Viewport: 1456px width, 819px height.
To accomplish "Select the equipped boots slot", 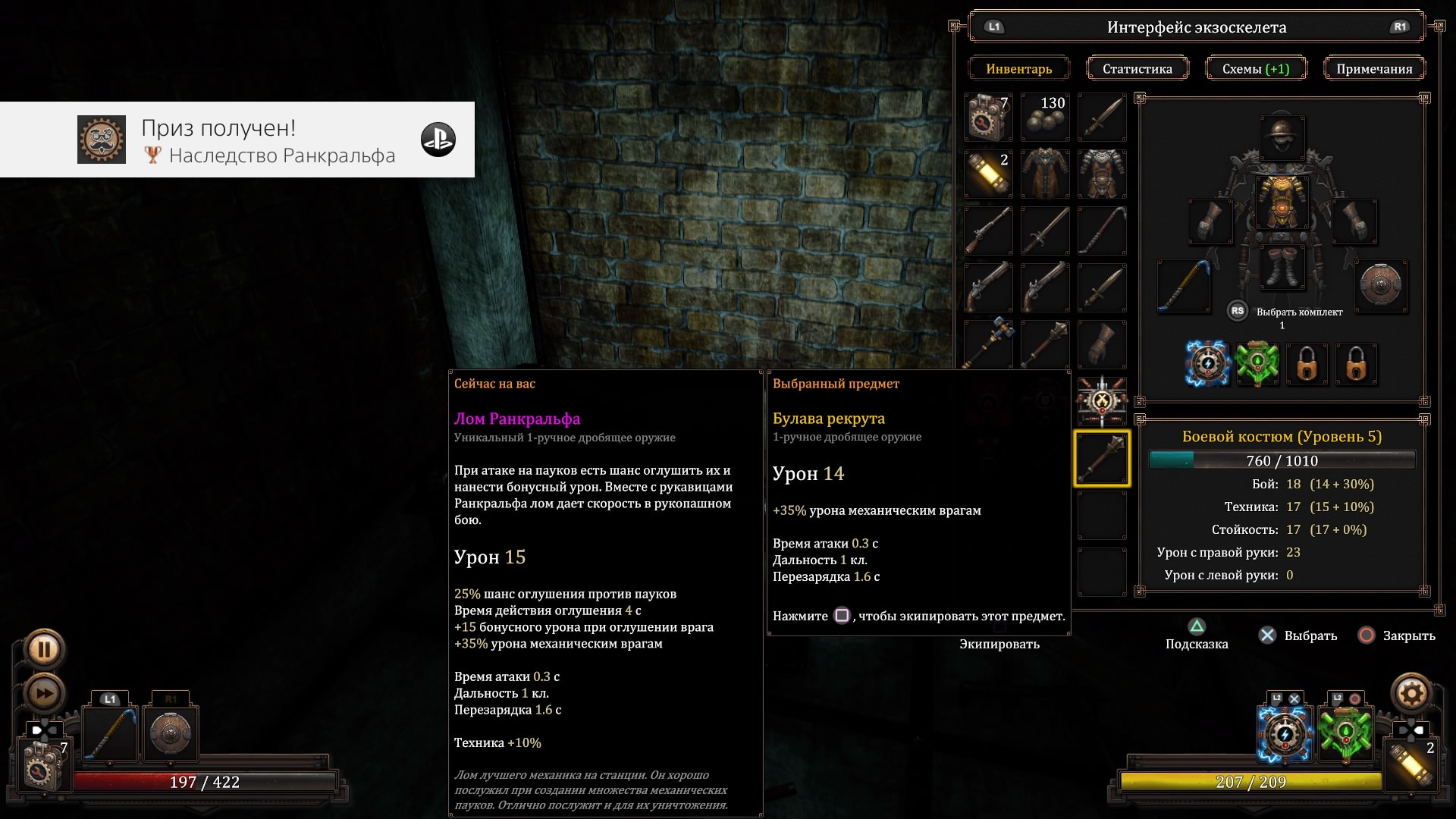I will click(1282, 268).
